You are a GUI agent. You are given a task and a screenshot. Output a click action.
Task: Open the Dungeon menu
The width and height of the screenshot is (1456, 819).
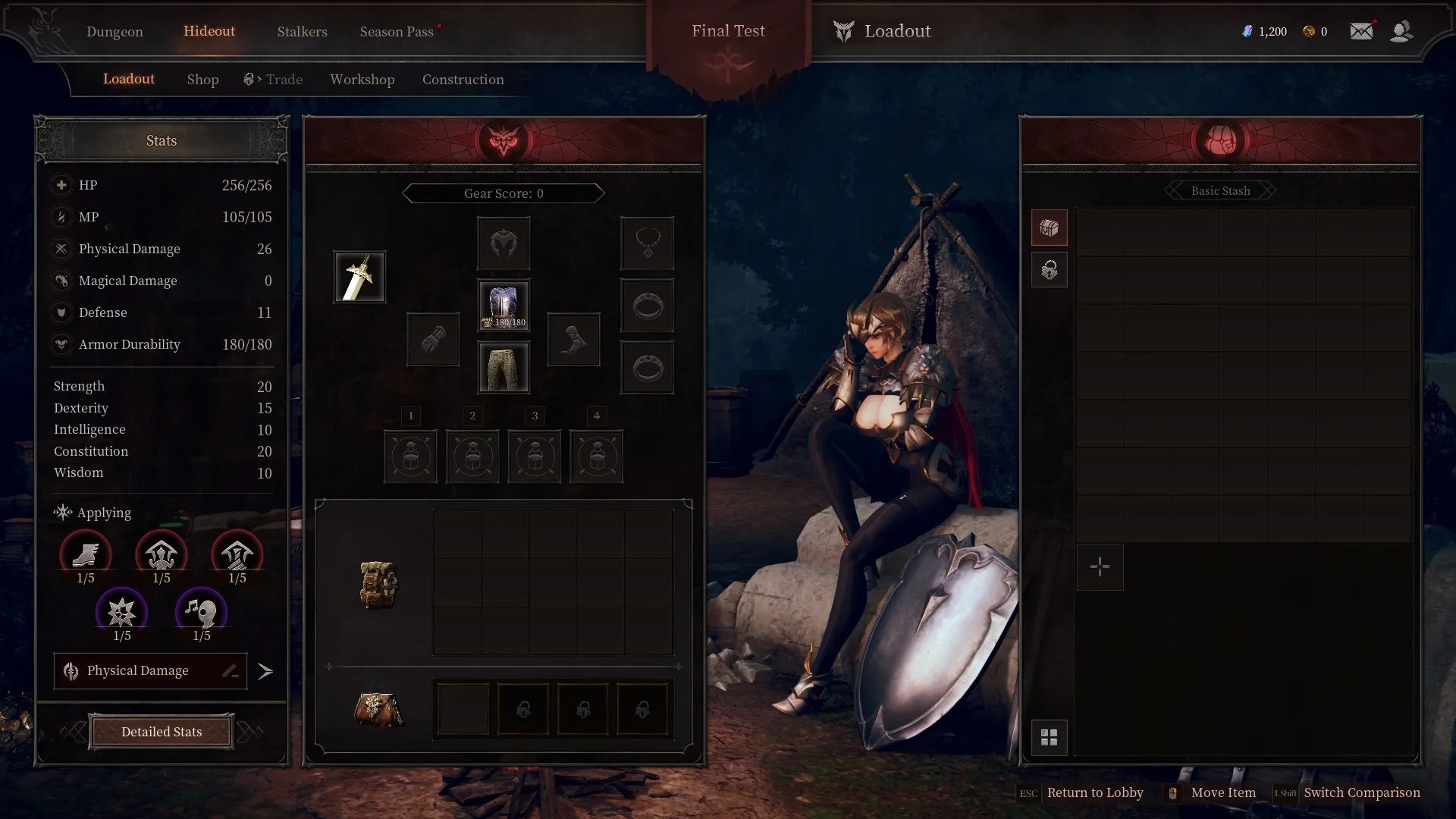coord(115,31)
